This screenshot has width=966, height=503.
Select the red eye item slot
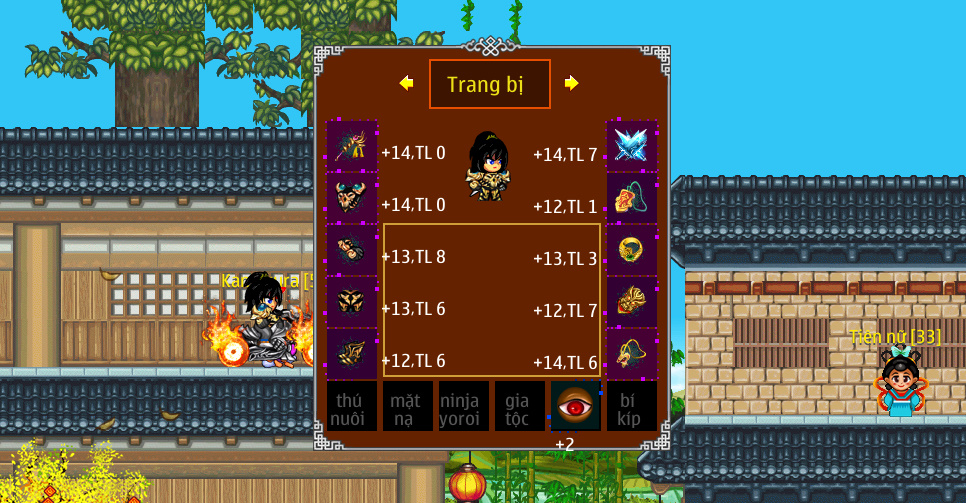576,407
